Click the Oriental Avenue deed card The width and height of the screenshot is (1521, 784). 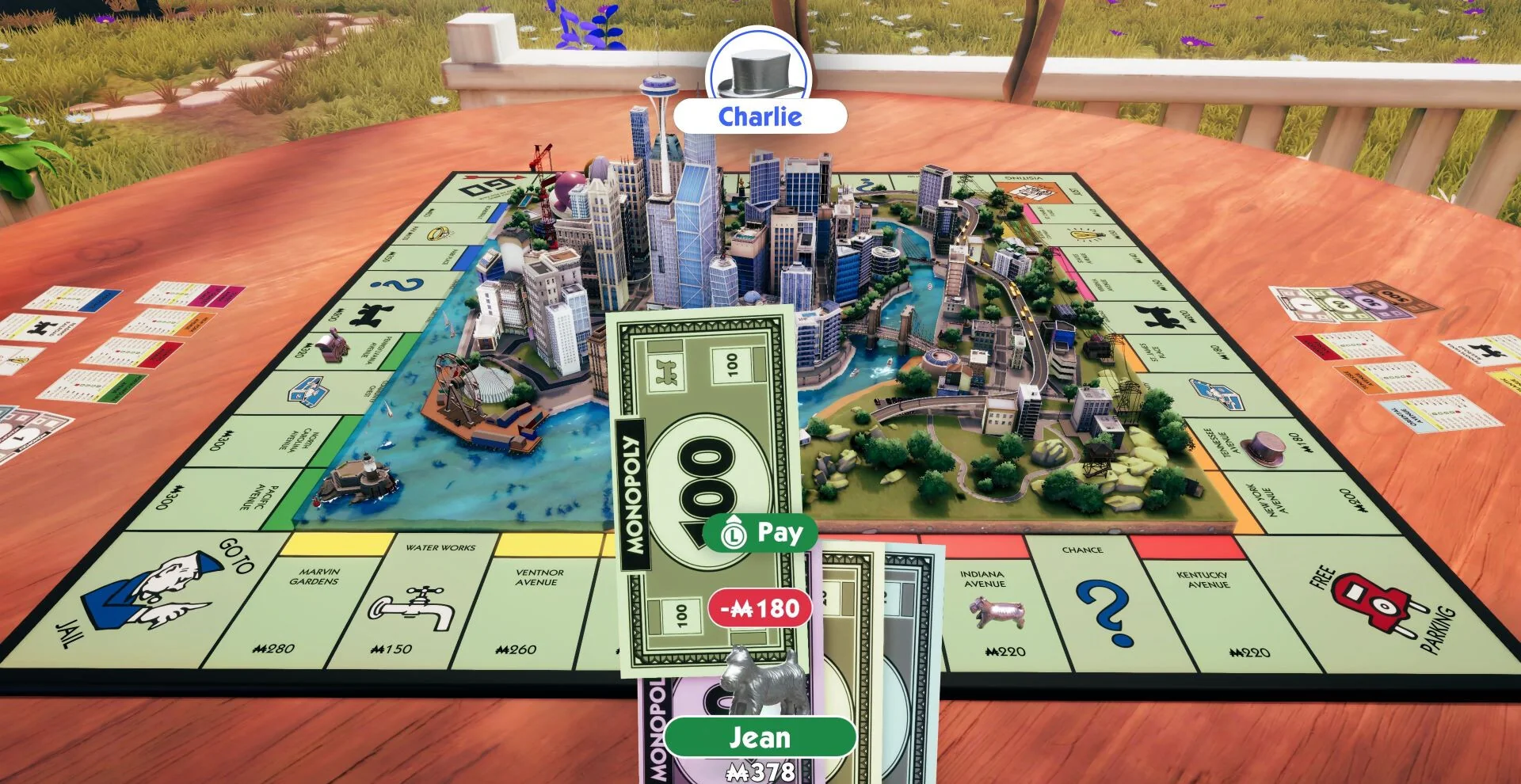(1434, 412)
